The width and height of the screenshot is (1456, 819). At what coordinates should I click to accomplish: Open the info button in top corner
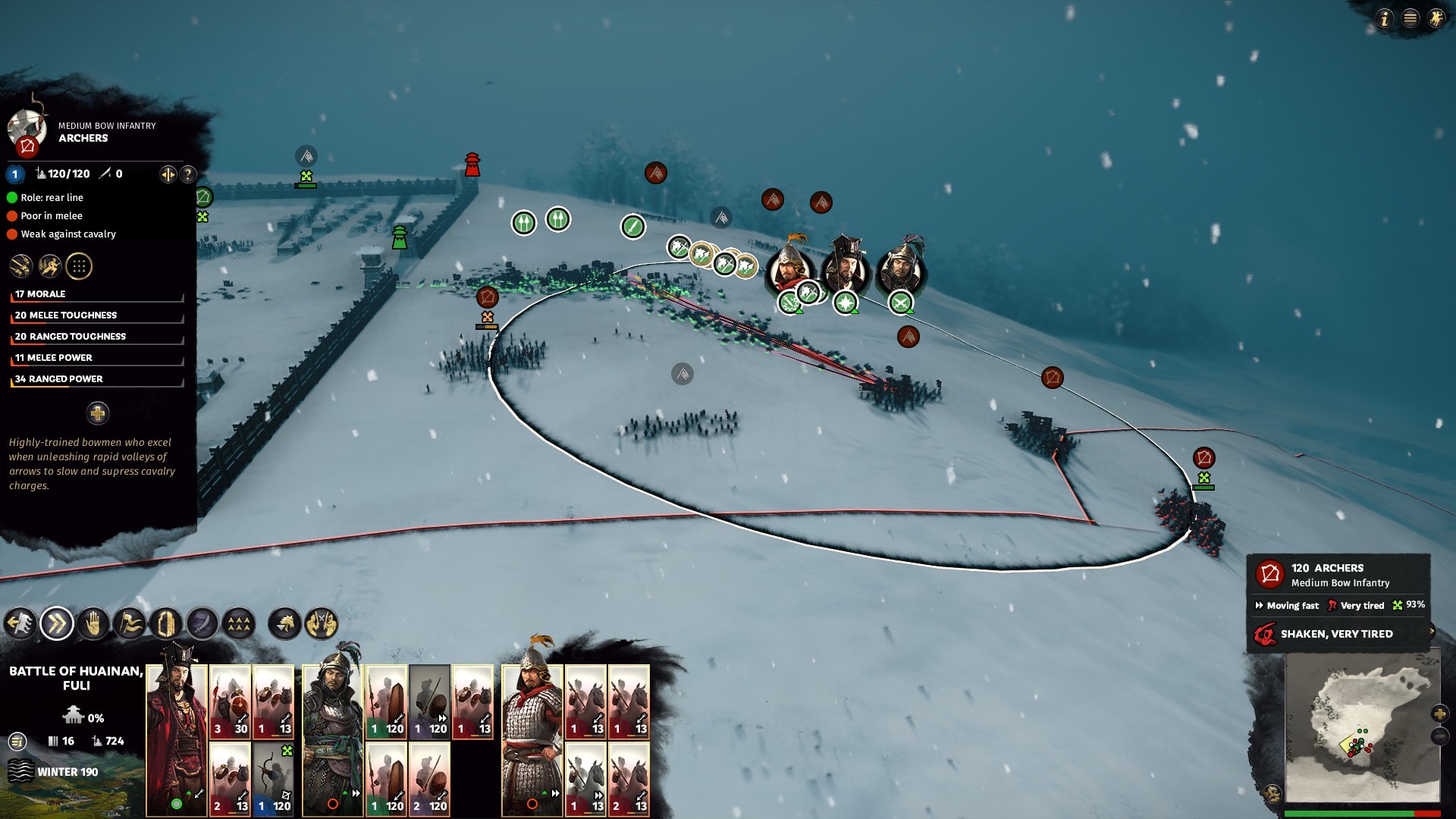1385,18
